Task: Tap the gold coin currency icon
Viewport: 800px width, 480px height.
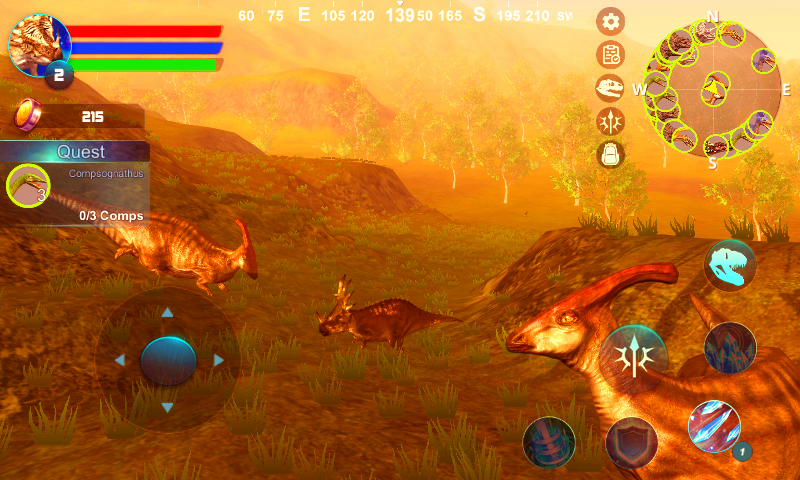Action: click(x=26, y=116)
